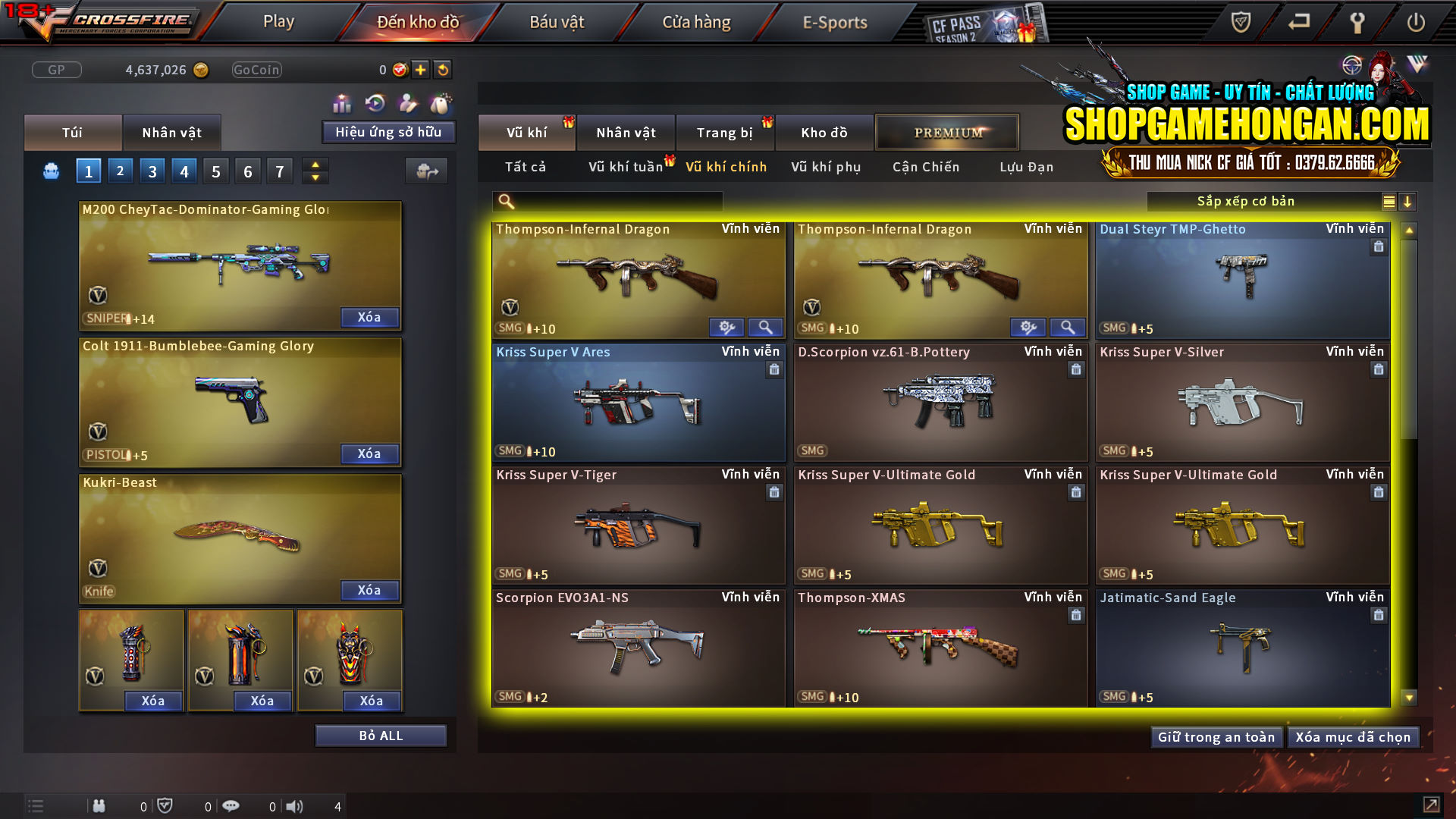
Task: Click Xóa mục đã chọn at bottom right
Action: point(1354,736)
